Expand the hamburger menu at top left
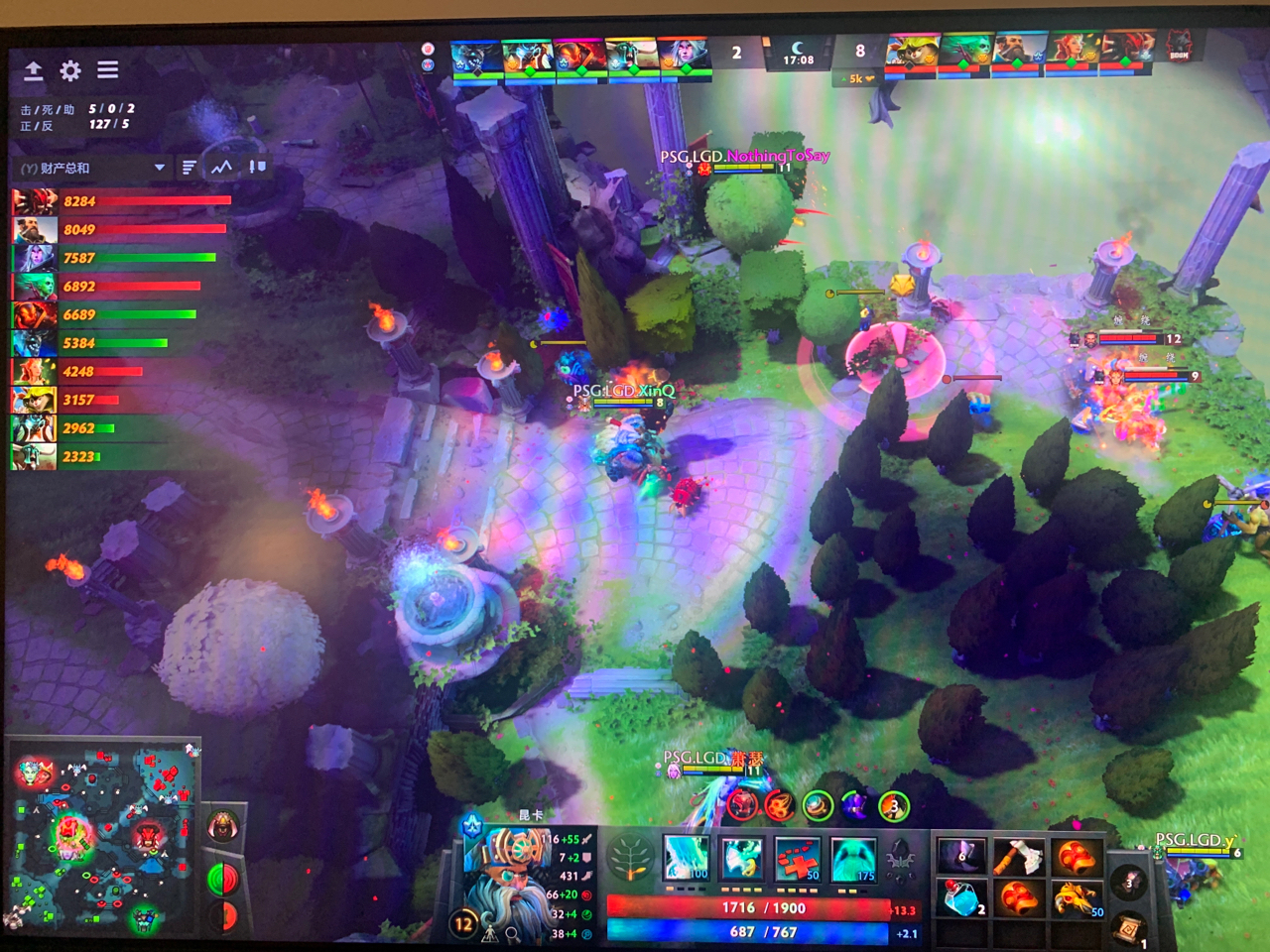The height and width of the screenshot is (952, 1270). pos(107,70)
